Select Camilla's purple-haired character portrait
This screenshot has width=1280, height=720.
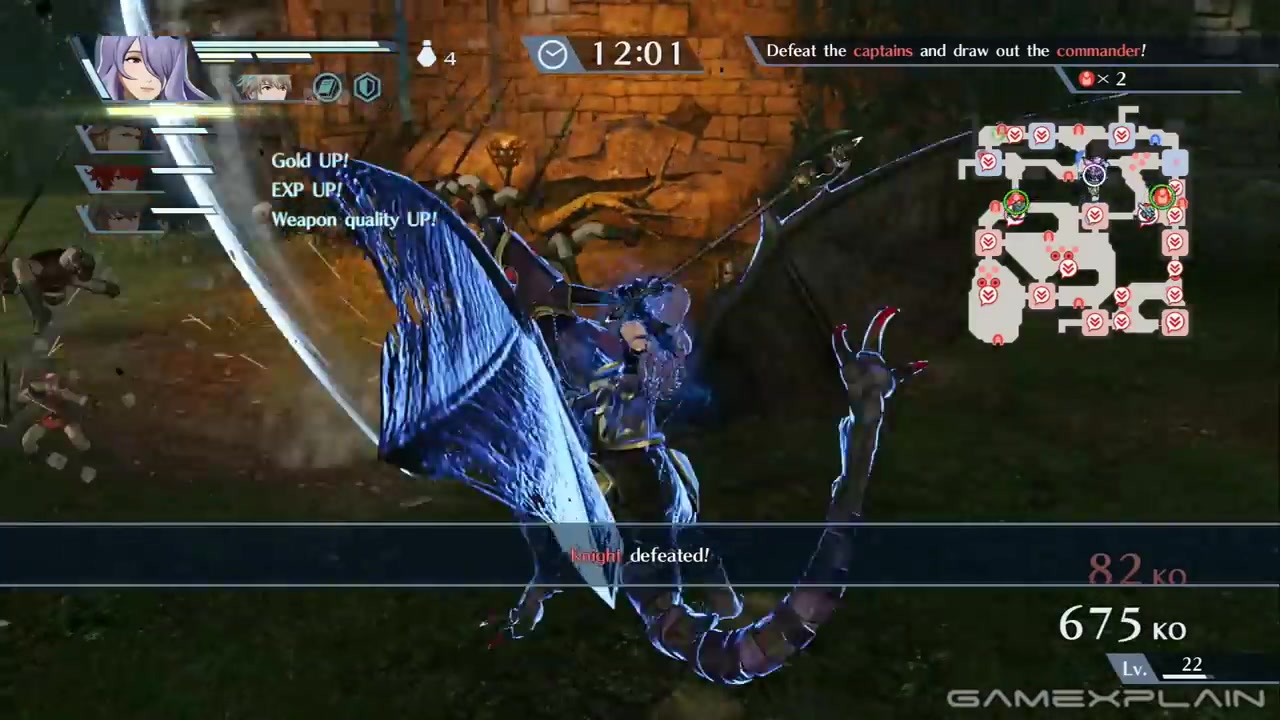point(150,68)
